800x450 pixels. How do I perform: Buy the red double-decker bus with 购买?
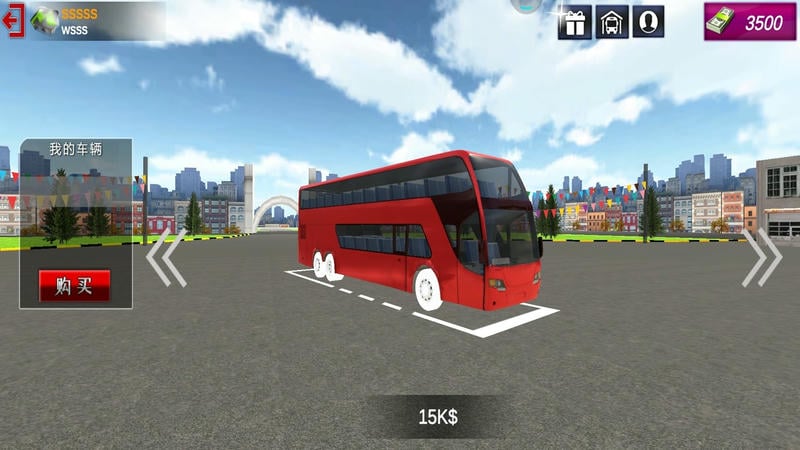[x=74, y=286]
